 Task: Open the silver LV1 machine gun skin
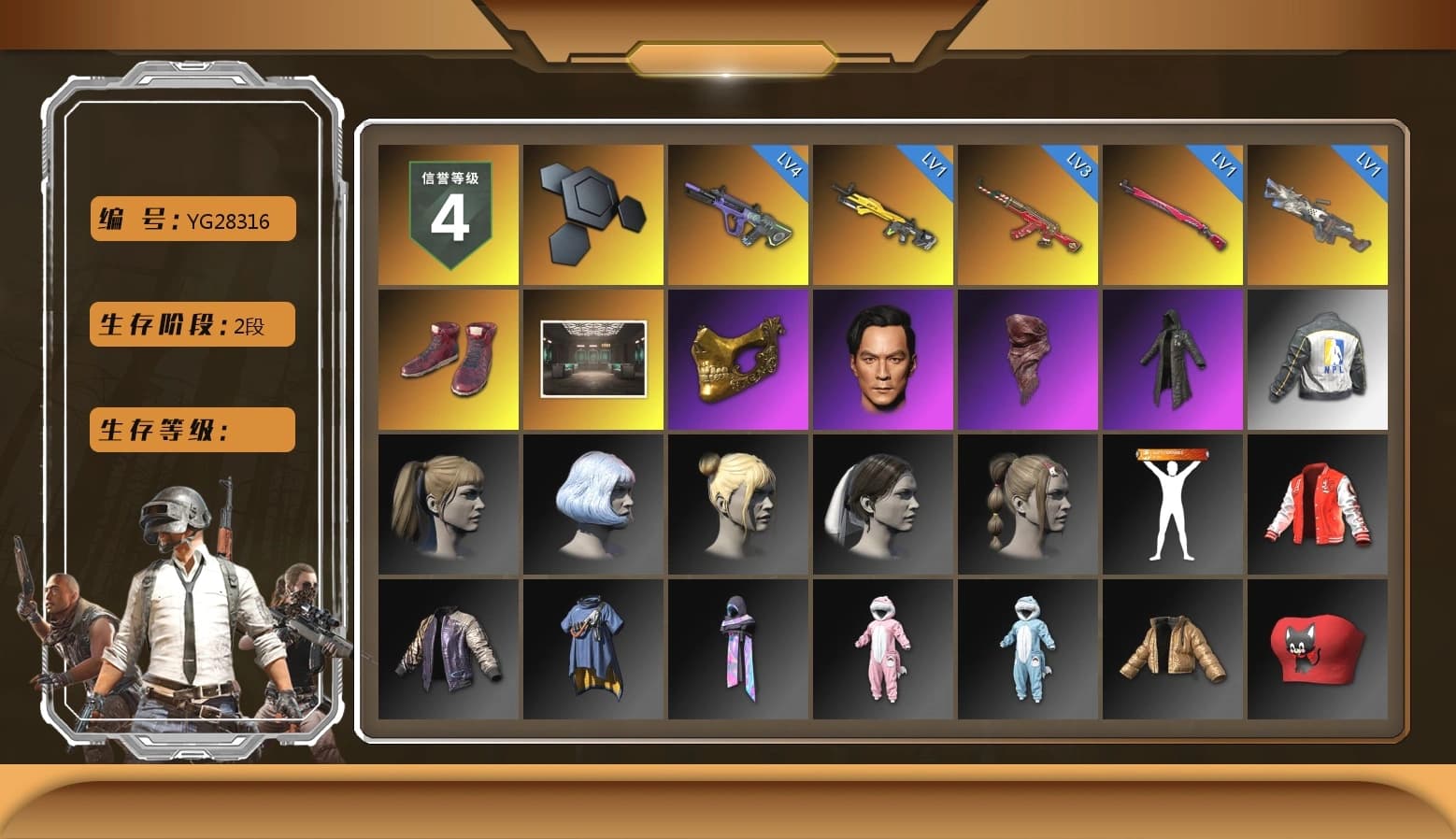tap(1318, 215)
